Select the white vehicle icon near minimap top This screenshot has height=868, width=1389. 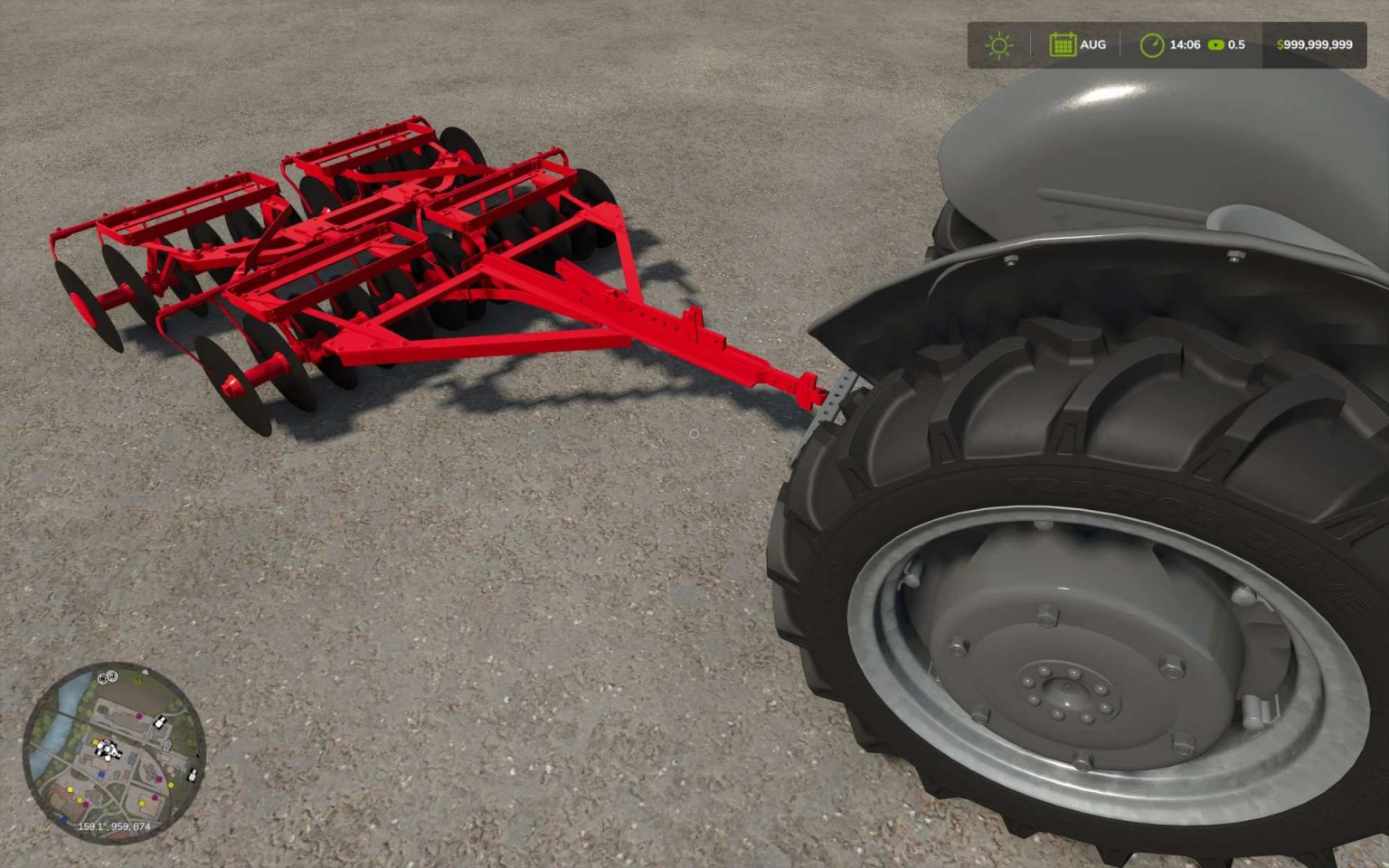tap(158, 720)
